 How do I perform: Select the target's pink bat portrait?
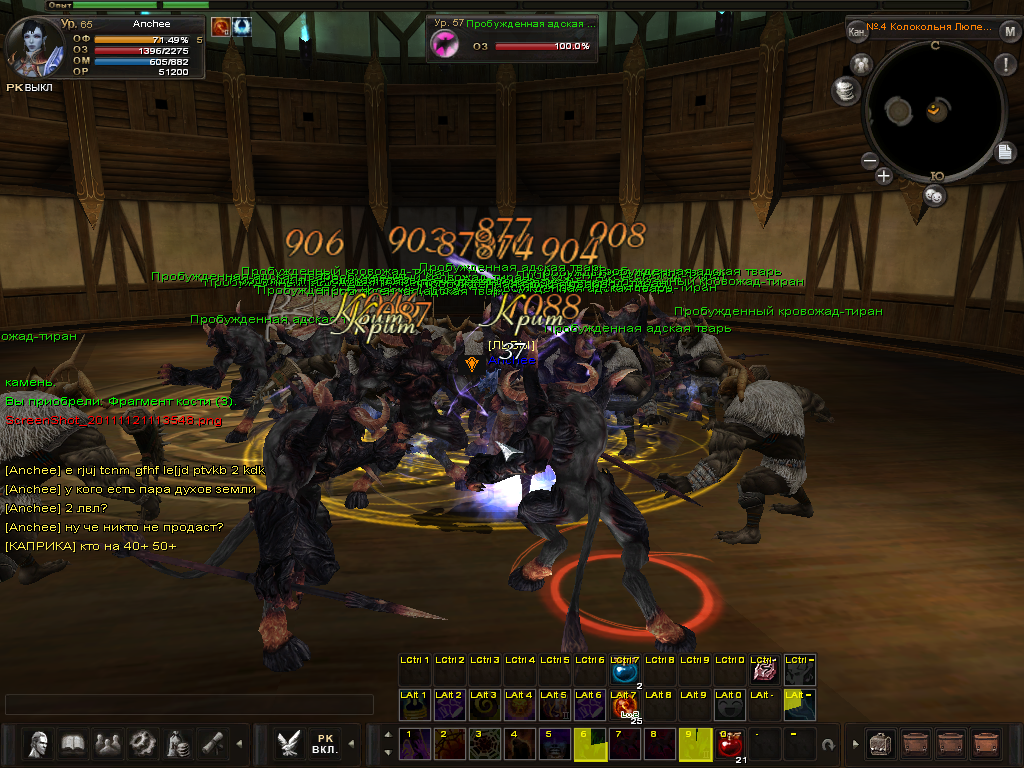tap(443, 43)
